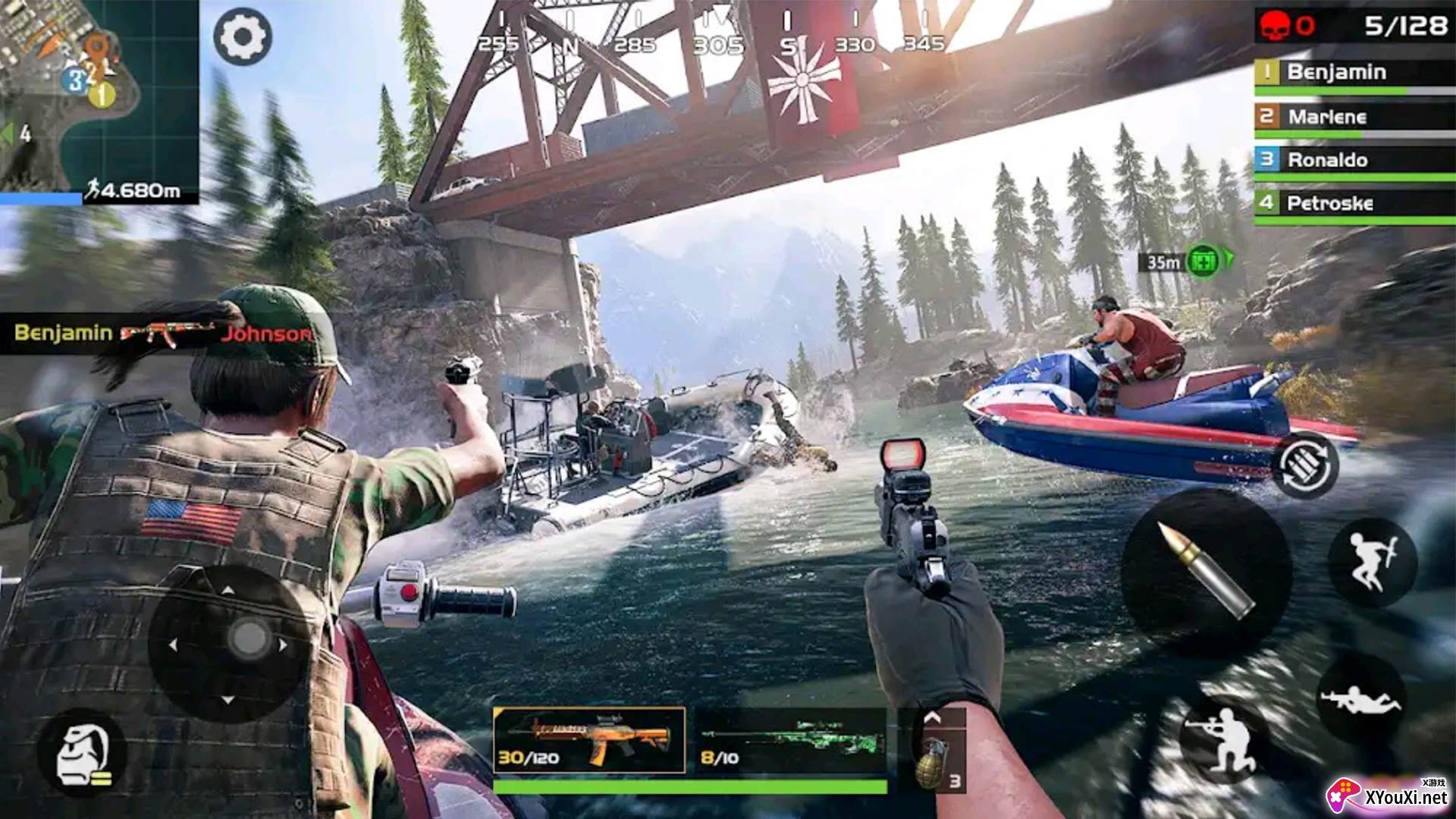1456x819 pixels.
Task: Open the backpack inventory icon
Action: (82, 754)
